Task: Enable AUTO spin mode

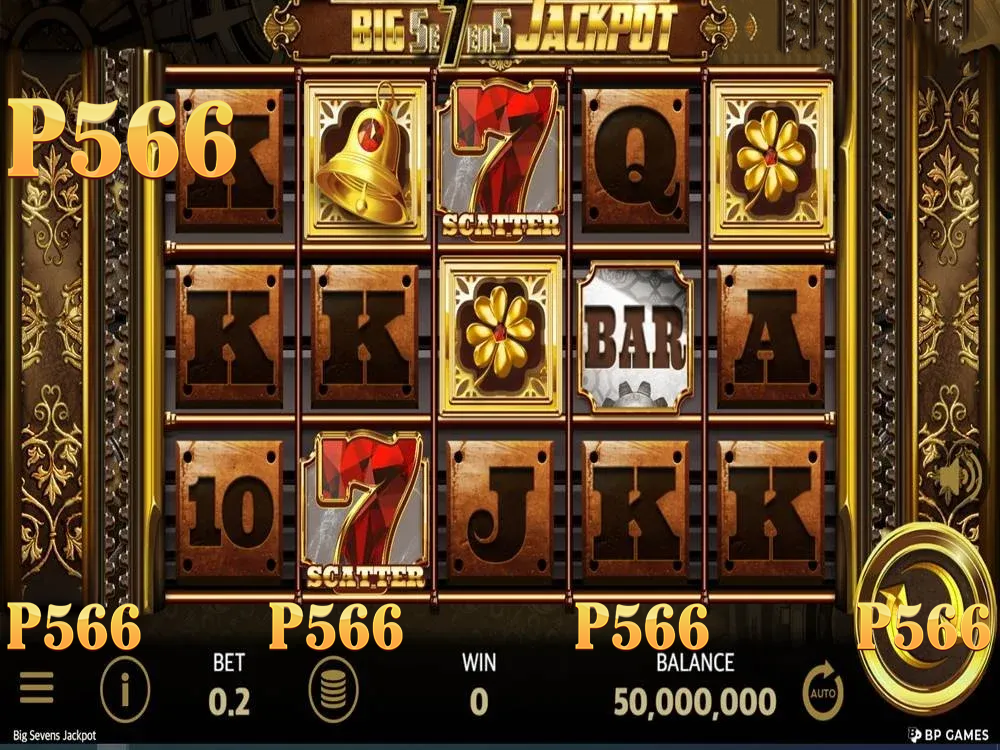Action: (x=823, y=692)
